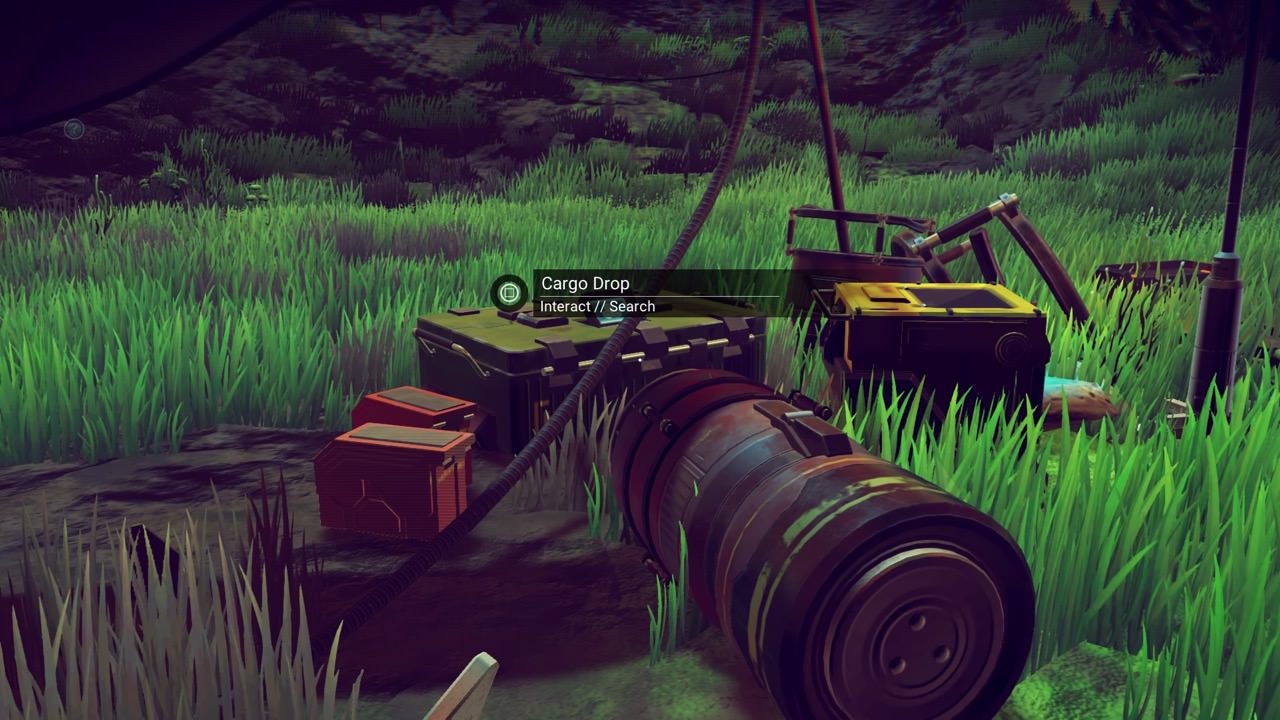Select the faint circular waypoint marker
1280x720 pixels.
click(x=73, y=128)
